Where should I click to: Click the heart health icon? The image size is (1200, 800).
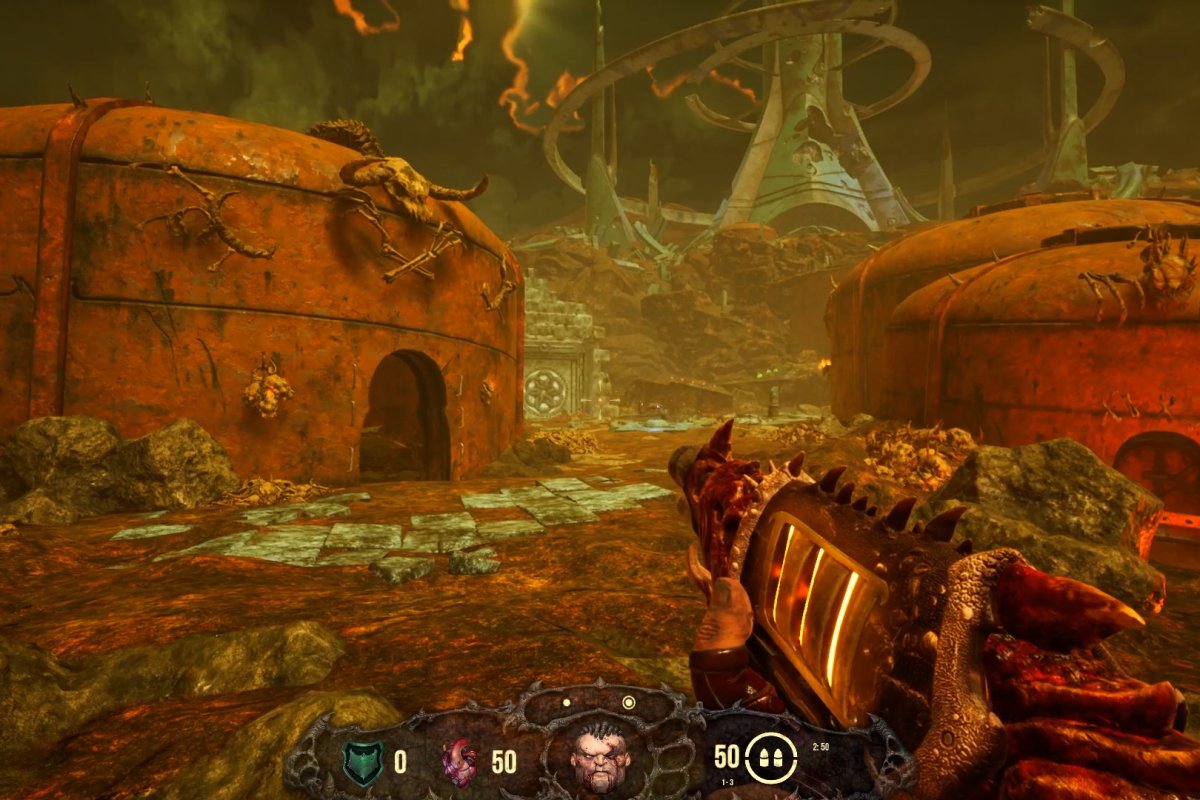(x=460, y=763)
